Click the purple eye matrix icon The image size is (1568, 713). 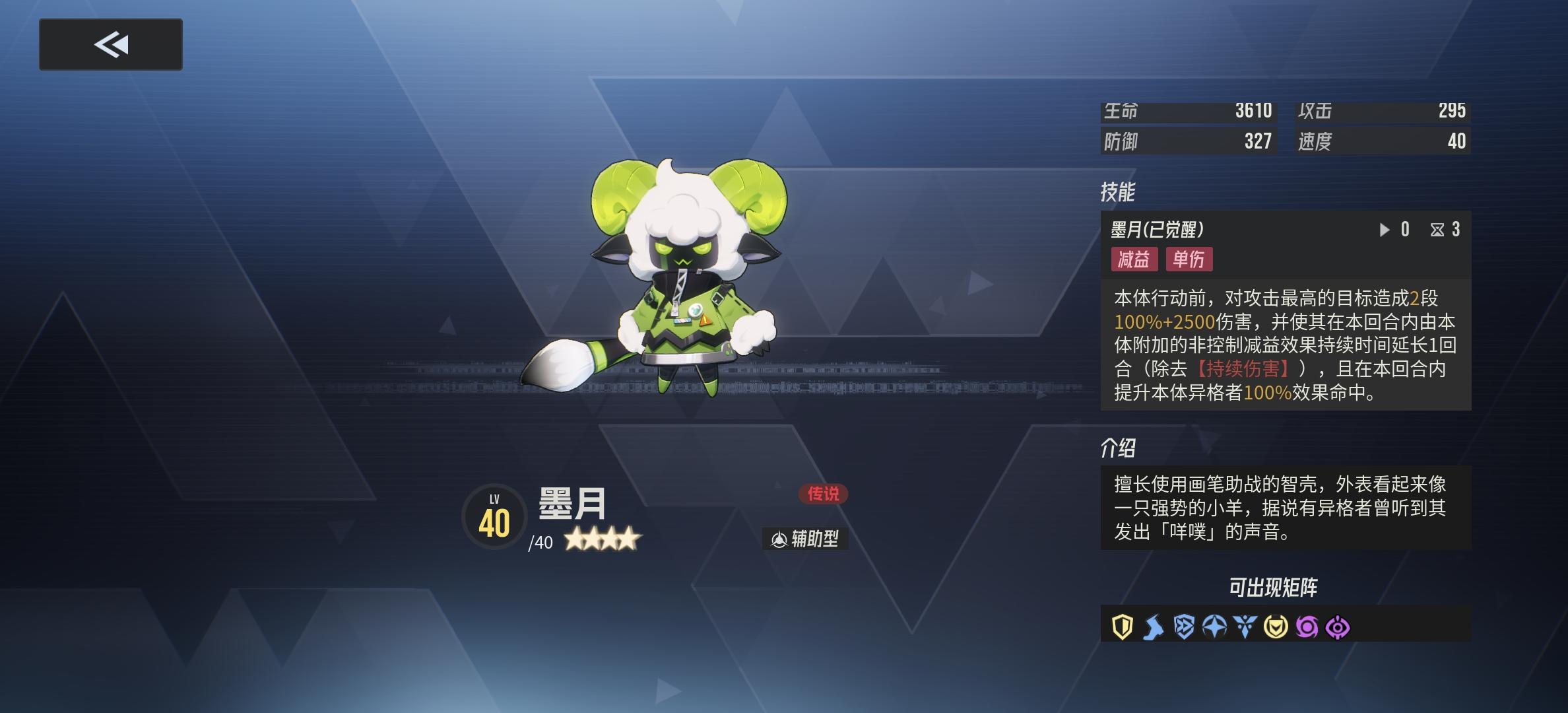click(1337, 626)
